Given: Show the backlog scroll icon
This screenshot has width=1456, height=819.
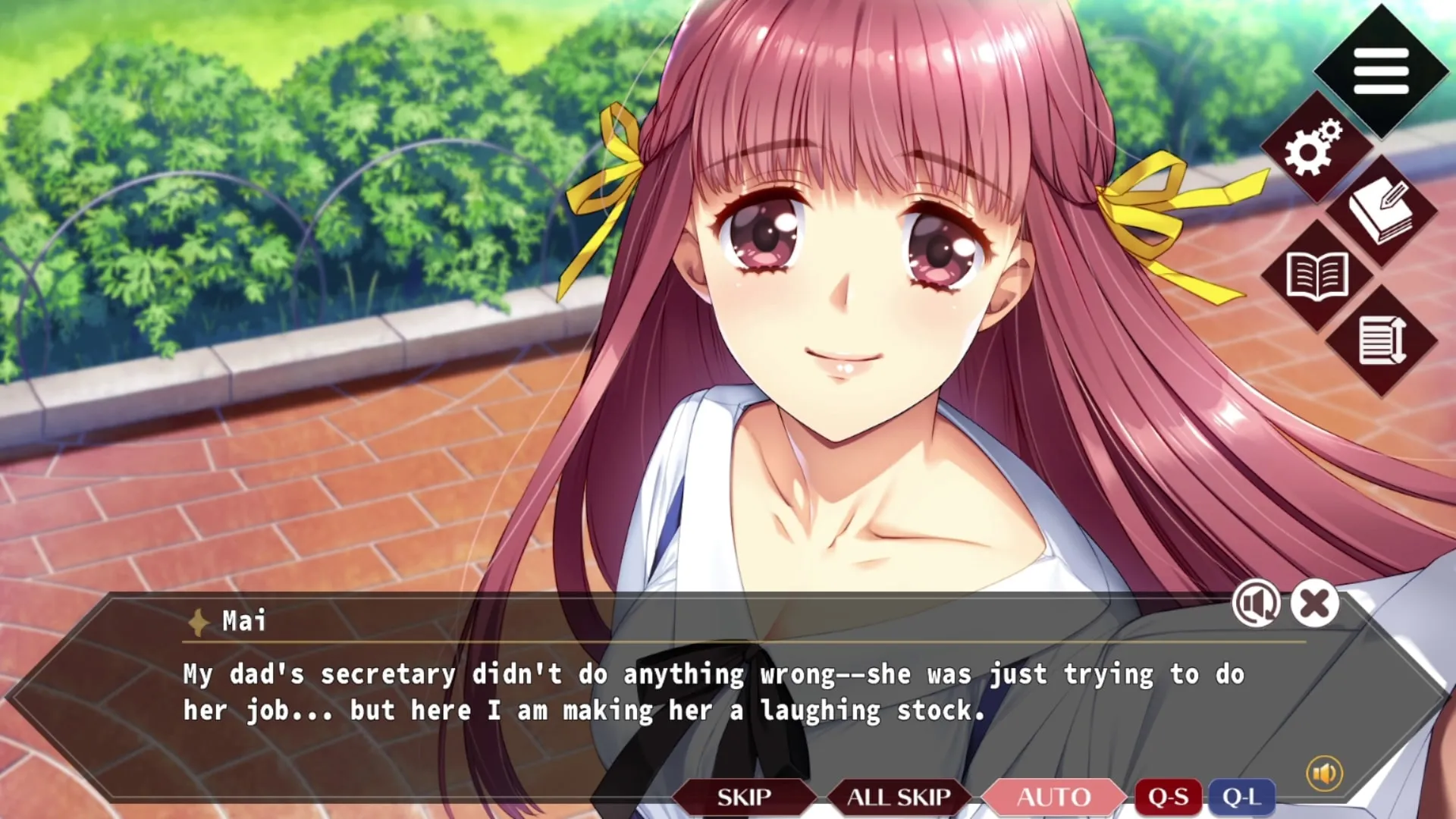Looking at the screenshot, I should coord(1381,340).
